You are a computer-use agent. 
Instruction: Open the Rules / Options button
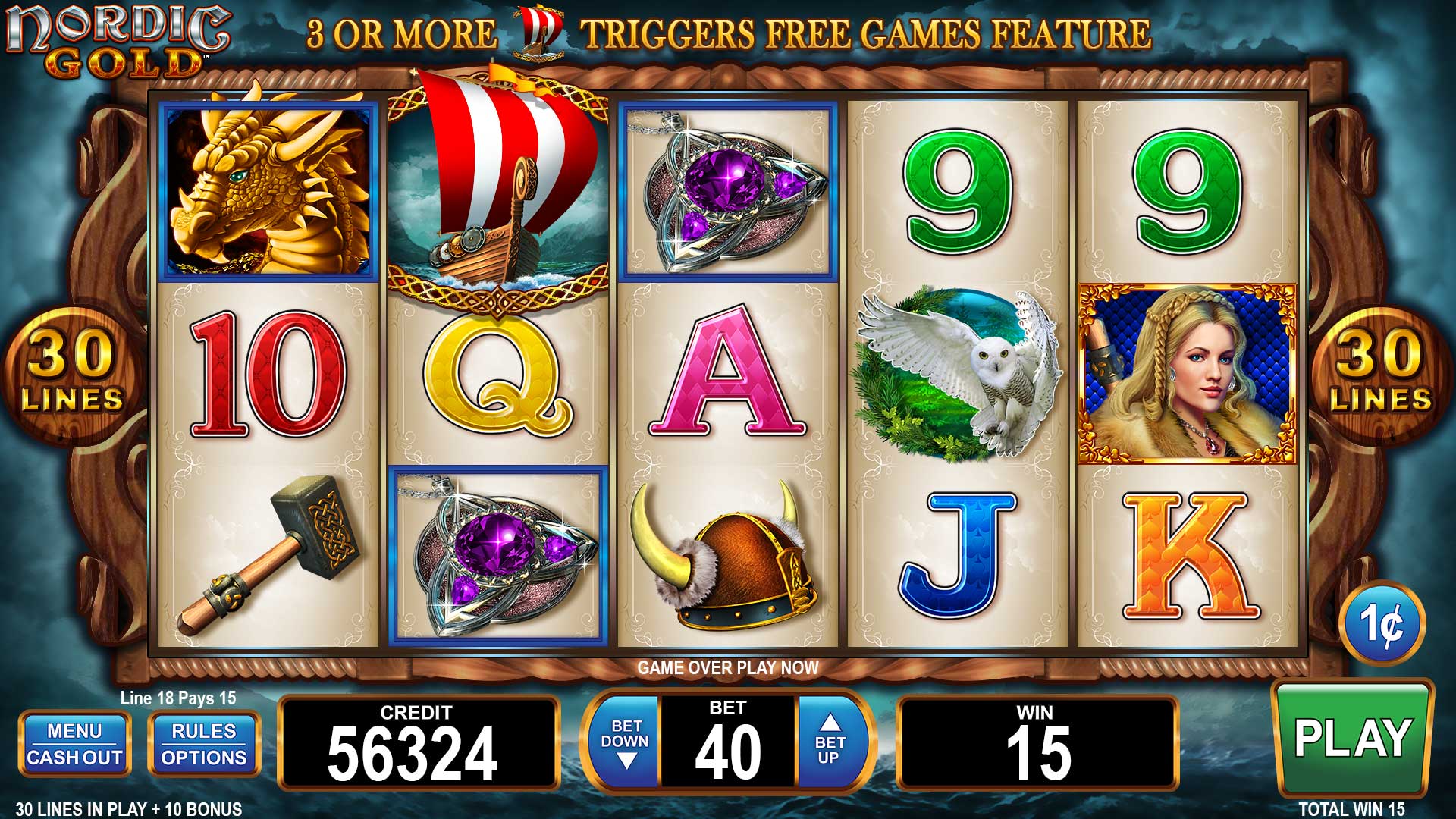[x=204, y=744]
